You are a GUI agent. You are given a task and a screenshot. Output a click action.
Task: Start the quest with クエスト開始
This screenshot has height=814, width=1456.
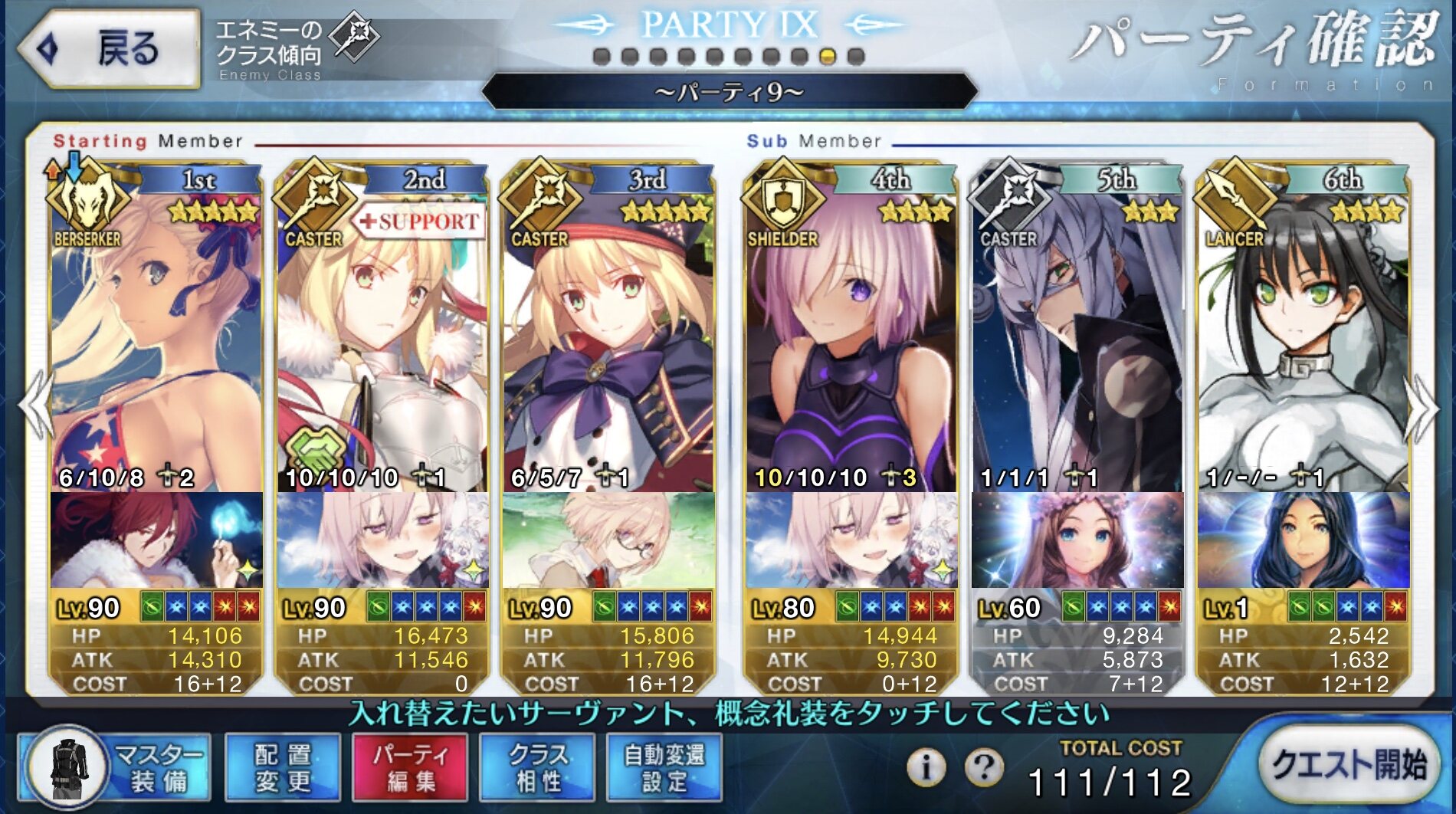click(1349, 764)
